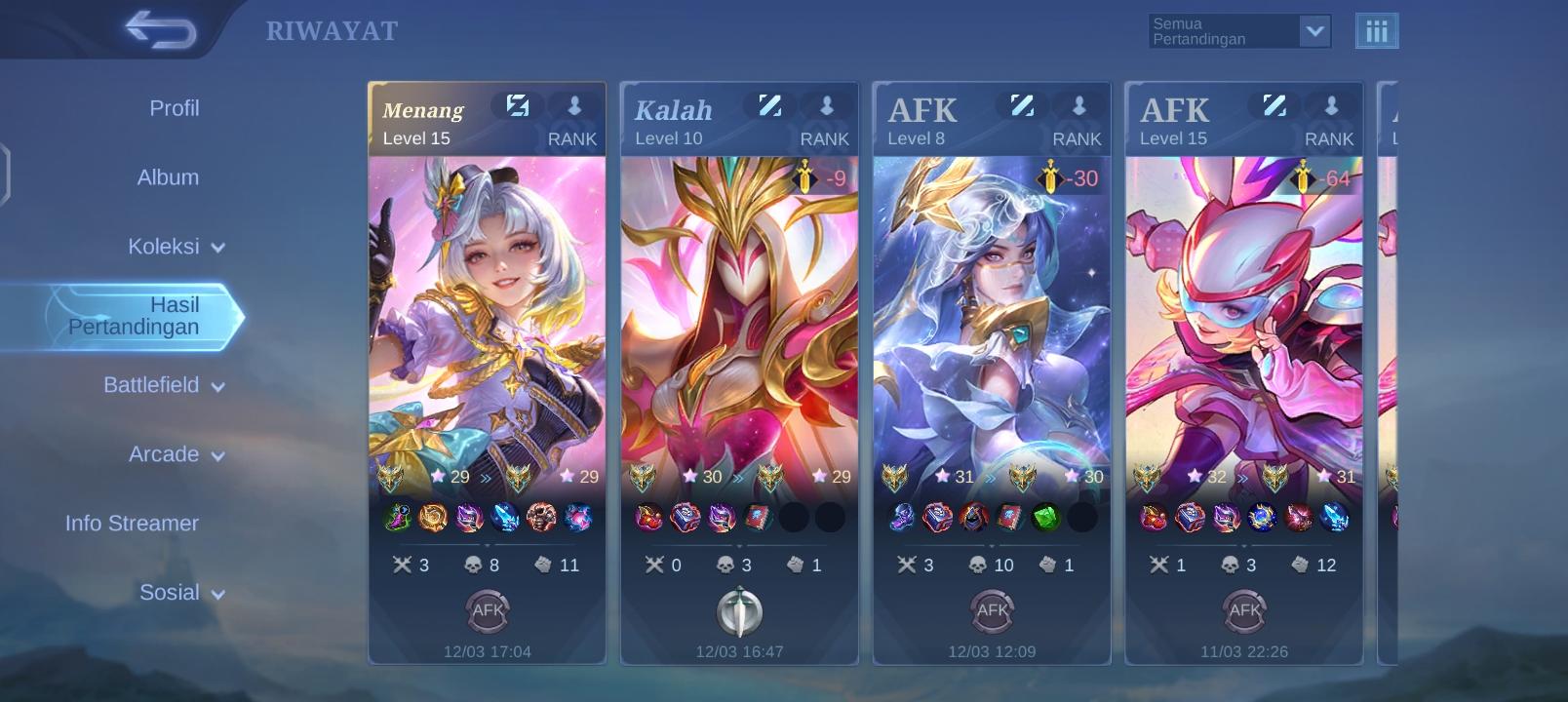Click the -64 points dagger icon on second AFK card
1568x702 pixels.
tap(1302, 179)
